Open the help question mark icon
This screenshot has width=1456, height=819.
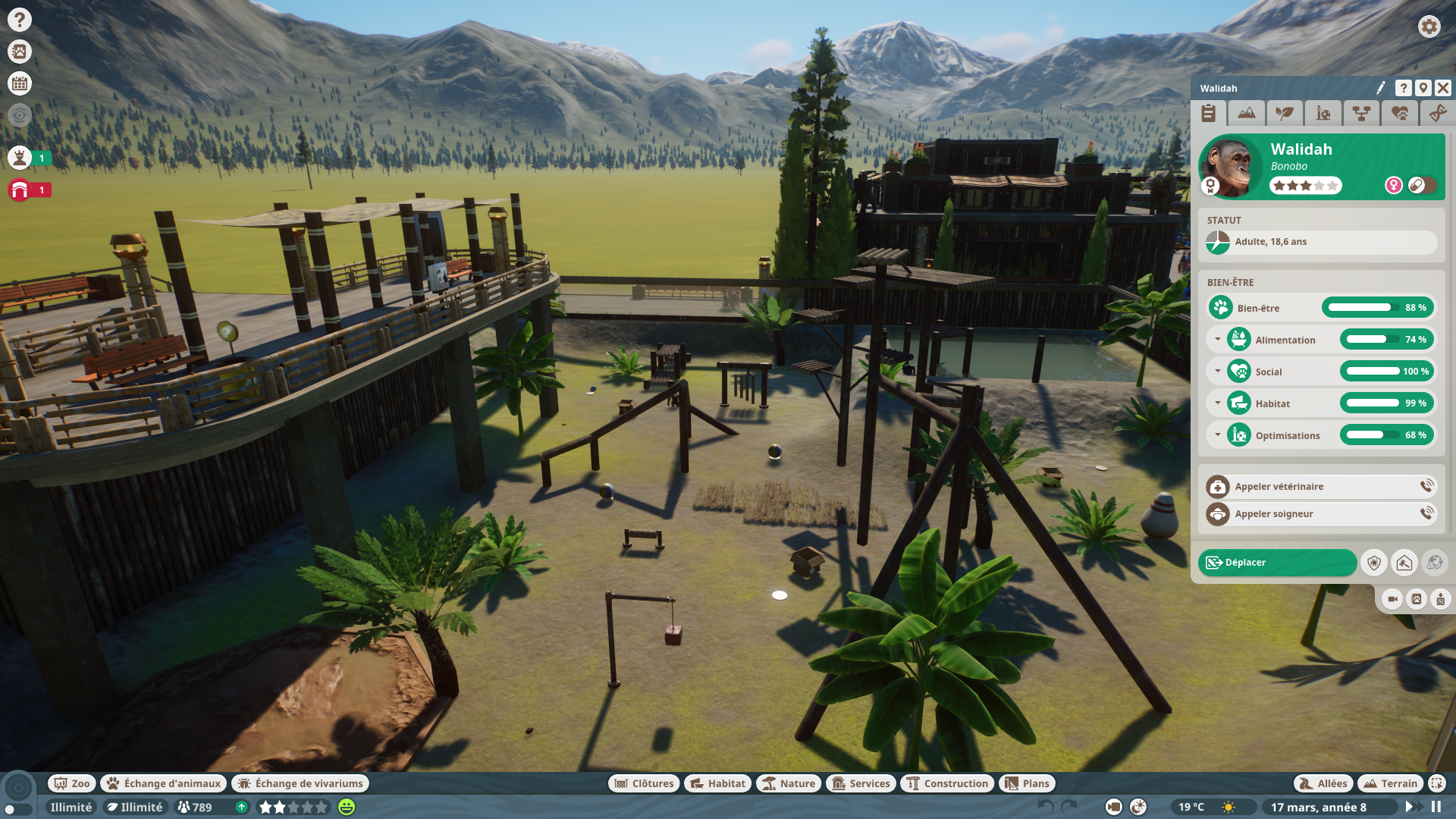click(x=20, y=20)
